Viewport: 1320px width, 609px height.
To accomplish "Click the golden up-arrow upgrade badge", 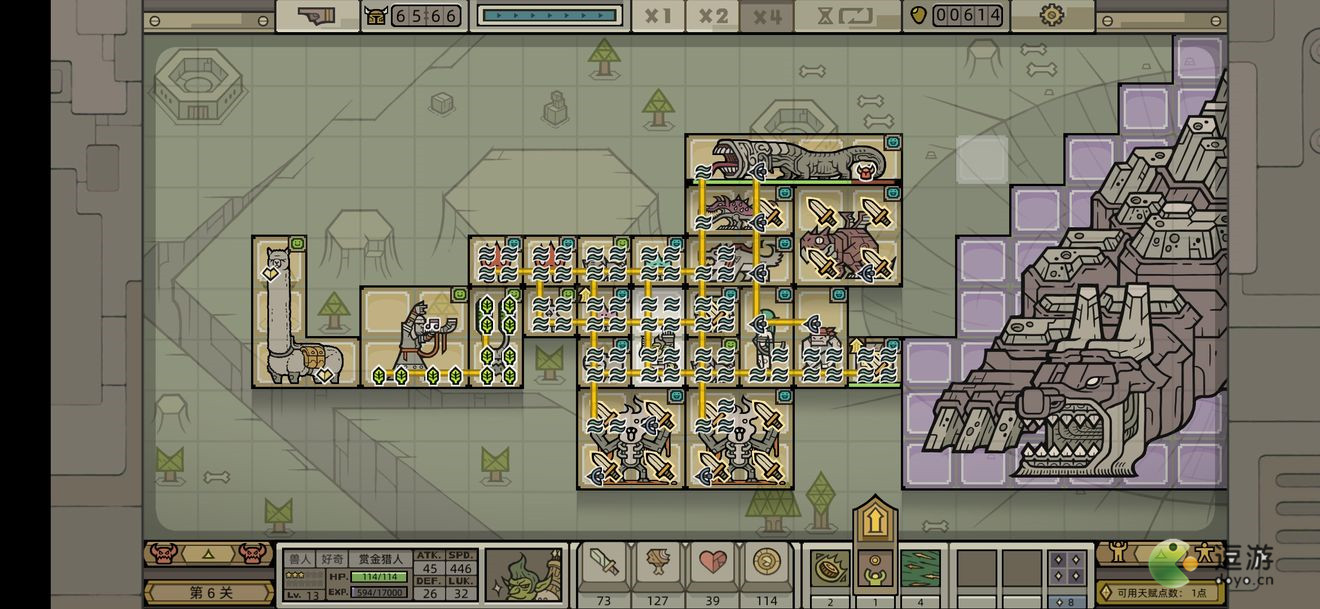I will tap(875, 520).
